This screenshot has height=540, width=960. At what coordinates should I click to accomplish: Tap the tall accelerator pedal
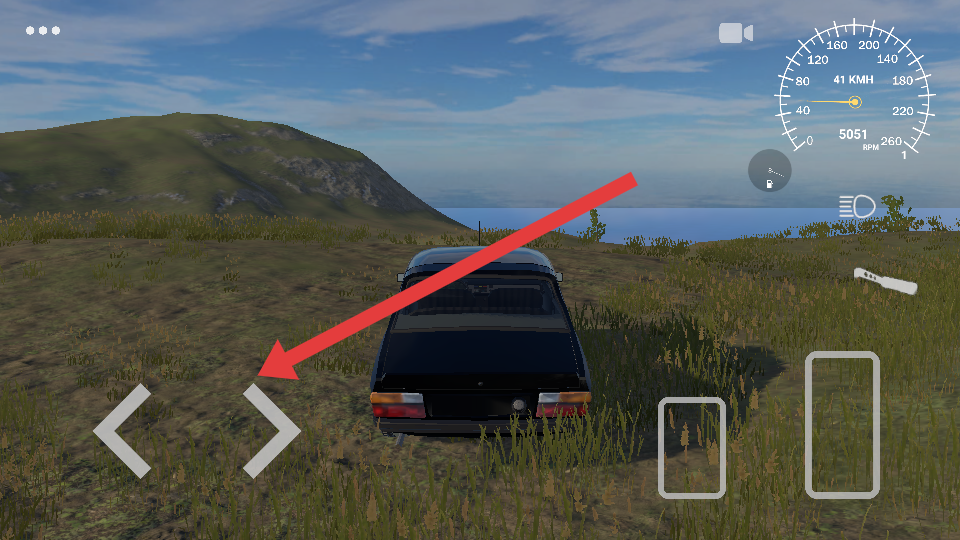click(x=842, y=424)
